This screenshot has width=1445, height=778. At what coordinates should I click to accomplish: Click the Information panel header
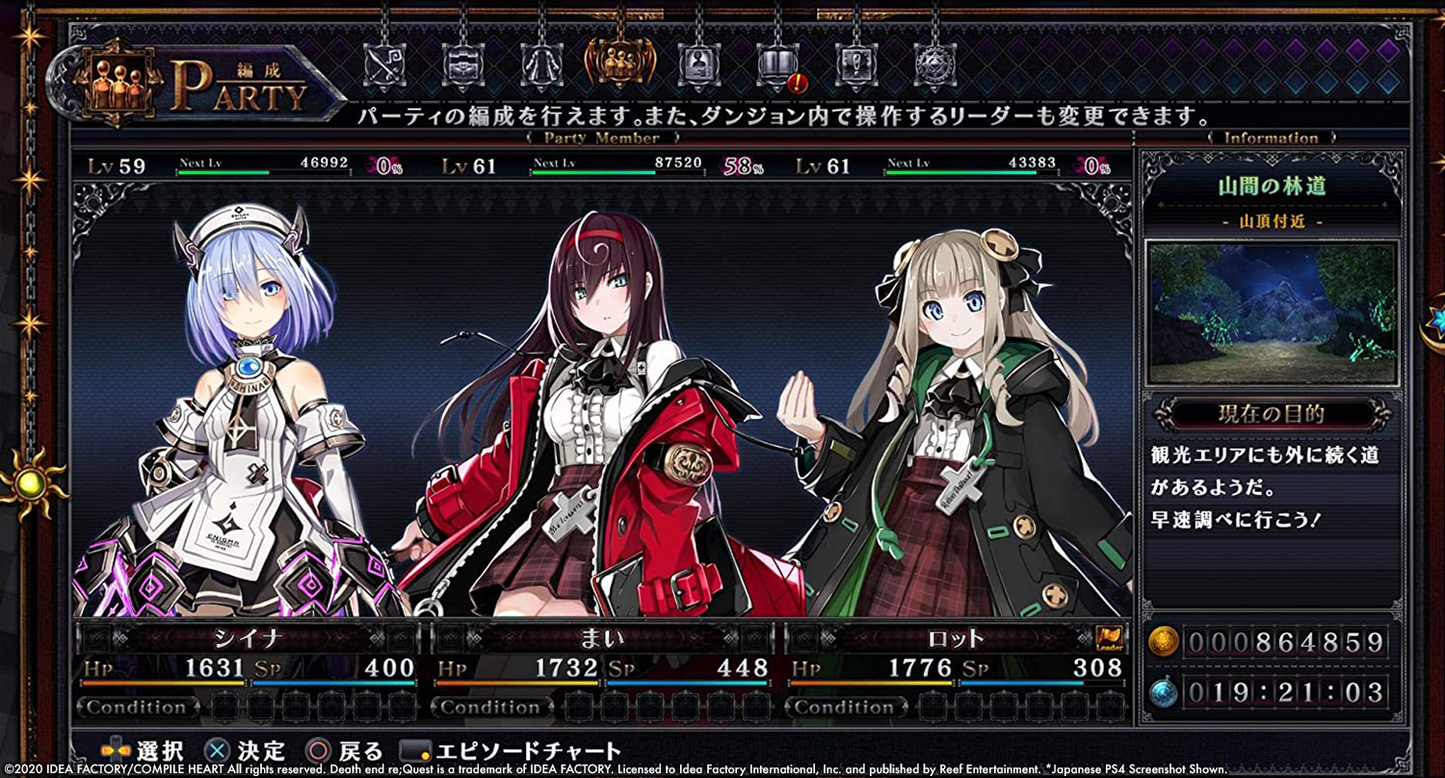pos(1272,137)
